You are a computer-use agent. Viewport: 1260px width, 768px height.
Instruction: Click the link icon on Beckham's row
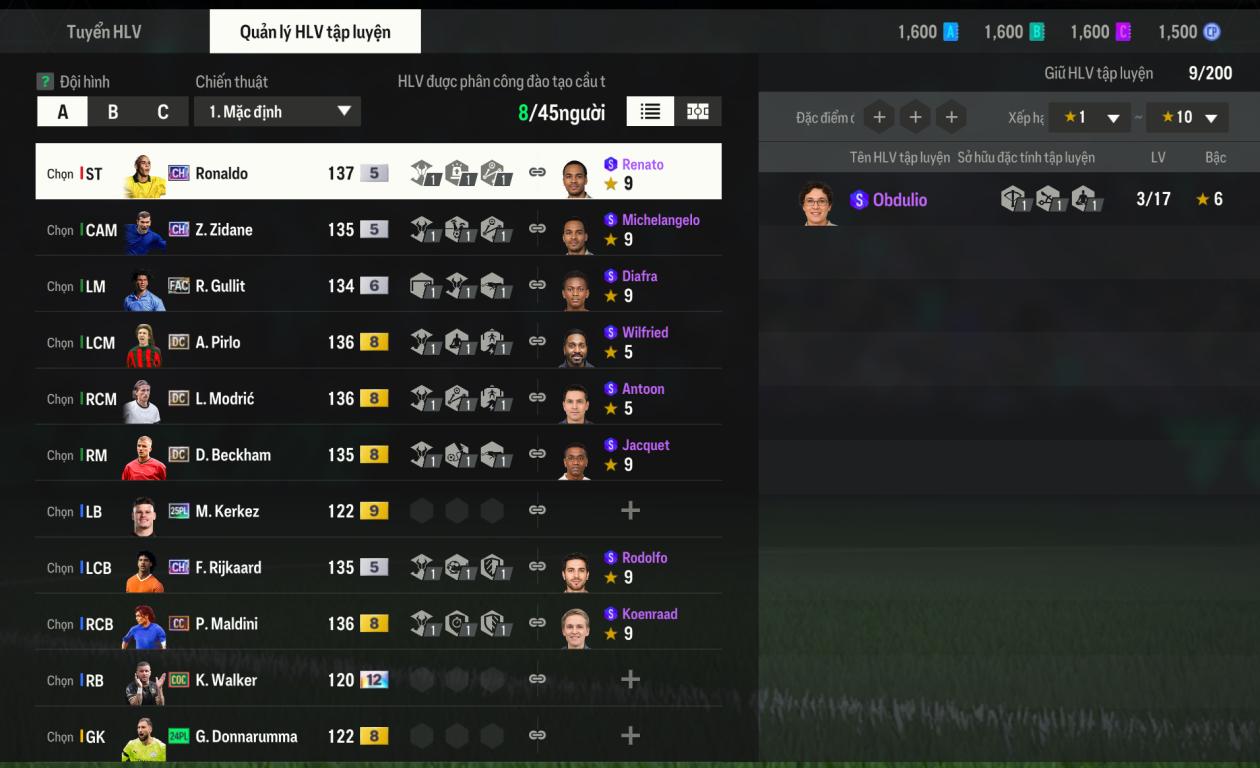pyautogui.click(x=537, y=454)
